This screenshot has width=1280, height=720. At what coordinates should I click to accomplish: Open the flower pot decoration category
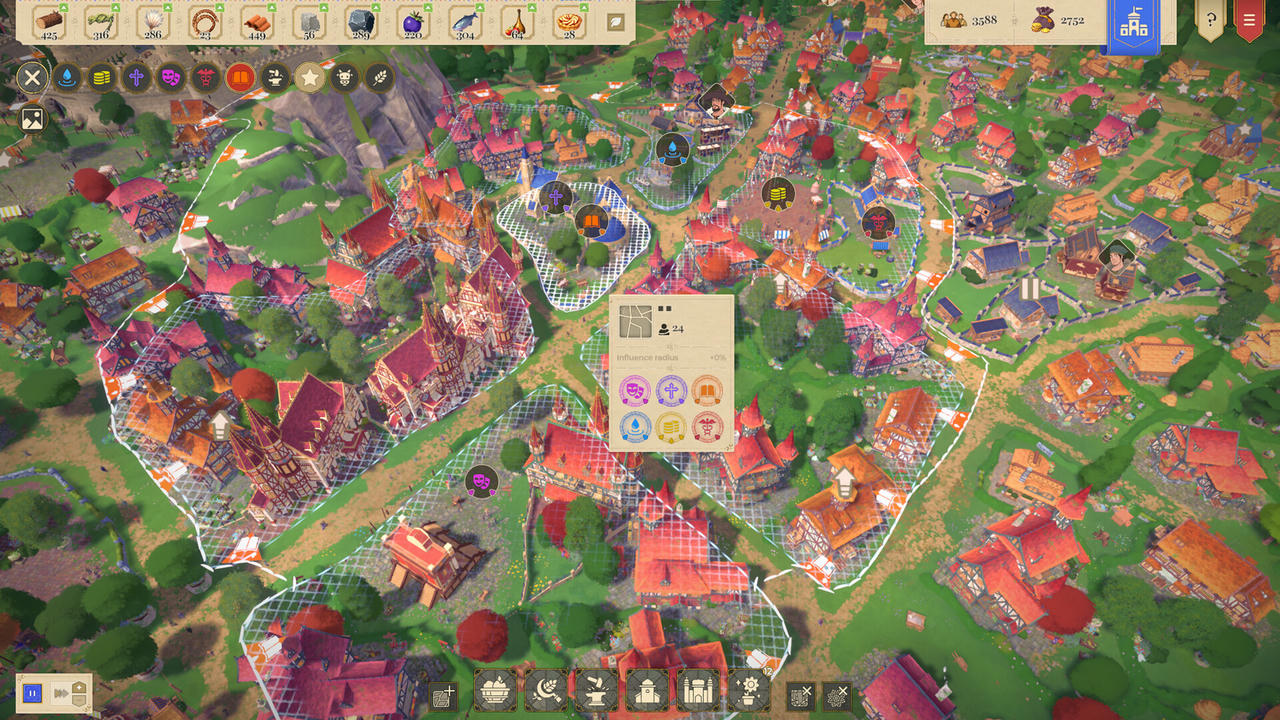pos(748,691)
